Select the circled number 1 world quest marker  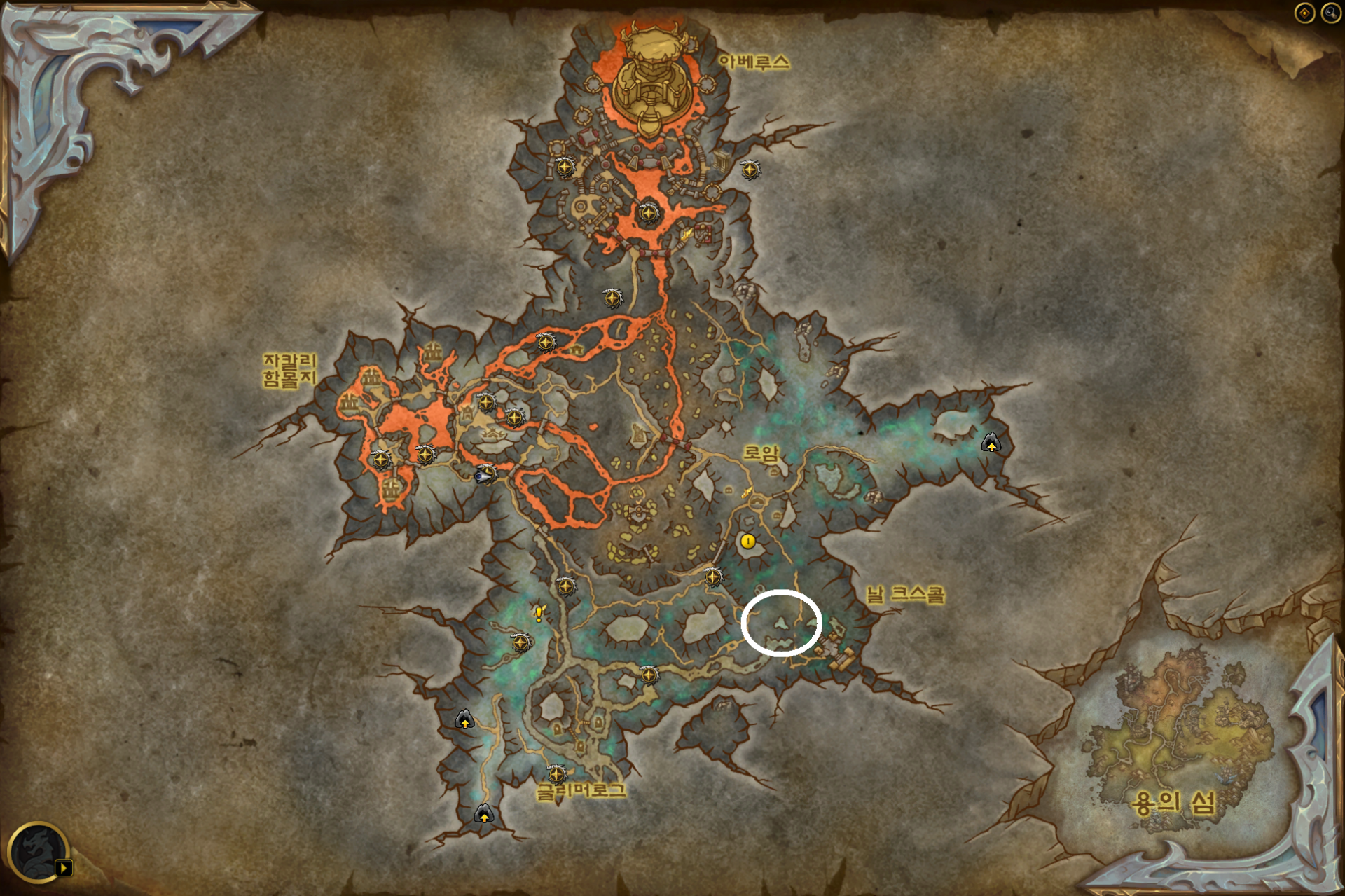747,541
